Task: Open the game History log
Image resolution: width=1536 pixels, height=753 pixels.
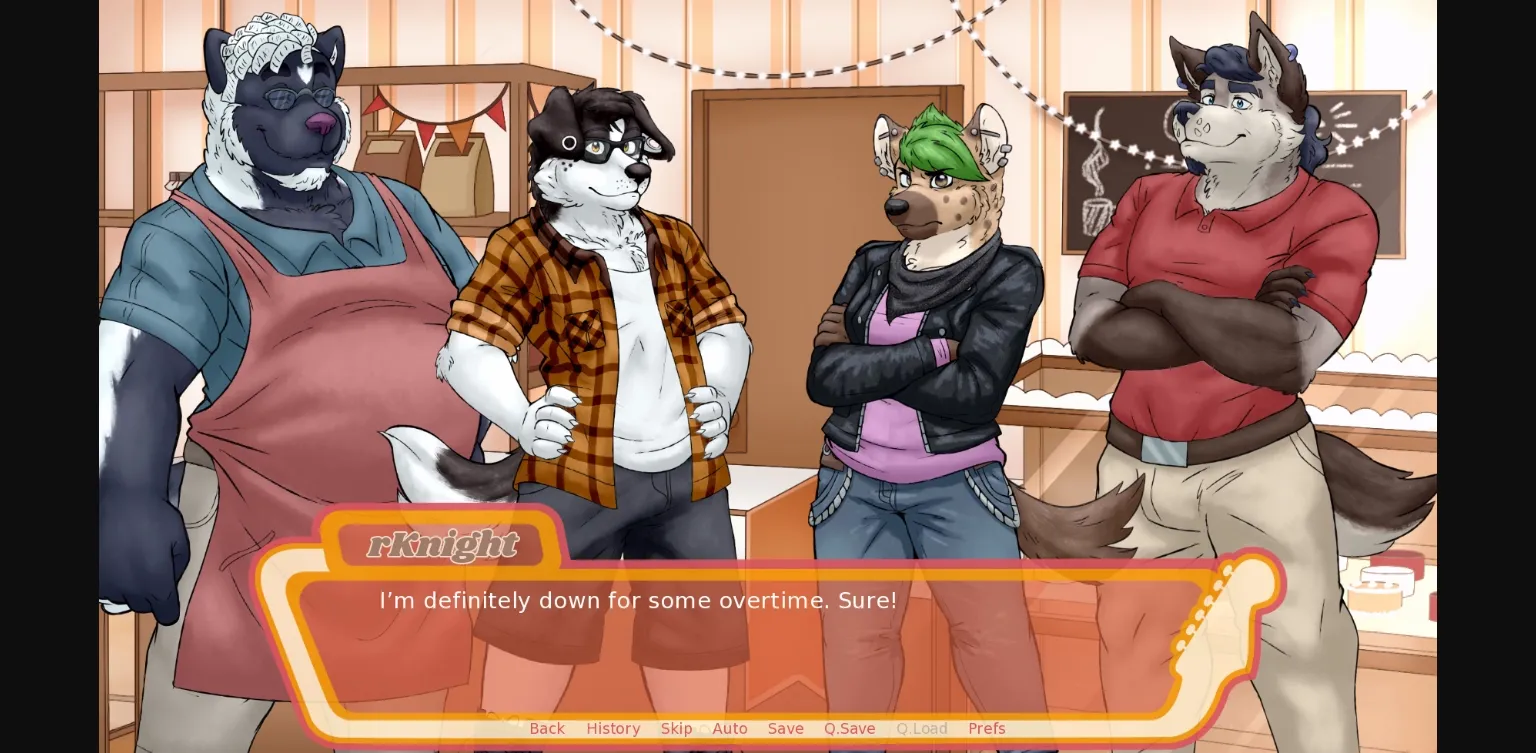Action: pyautogui.click(x=613, y=728)
